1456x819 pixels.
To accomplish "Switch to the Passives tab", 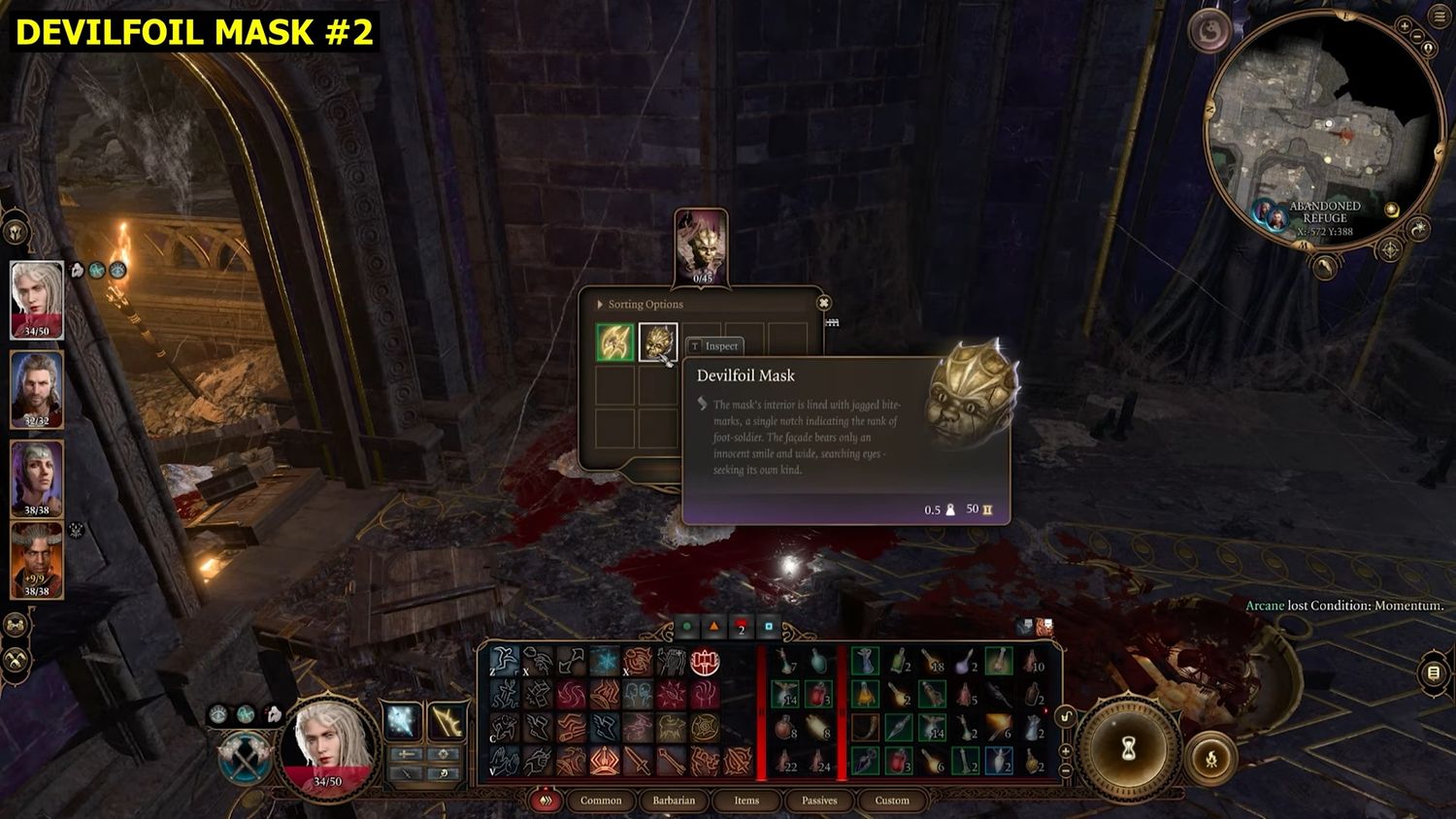I will pyautogui.click(x=819, y=801).
